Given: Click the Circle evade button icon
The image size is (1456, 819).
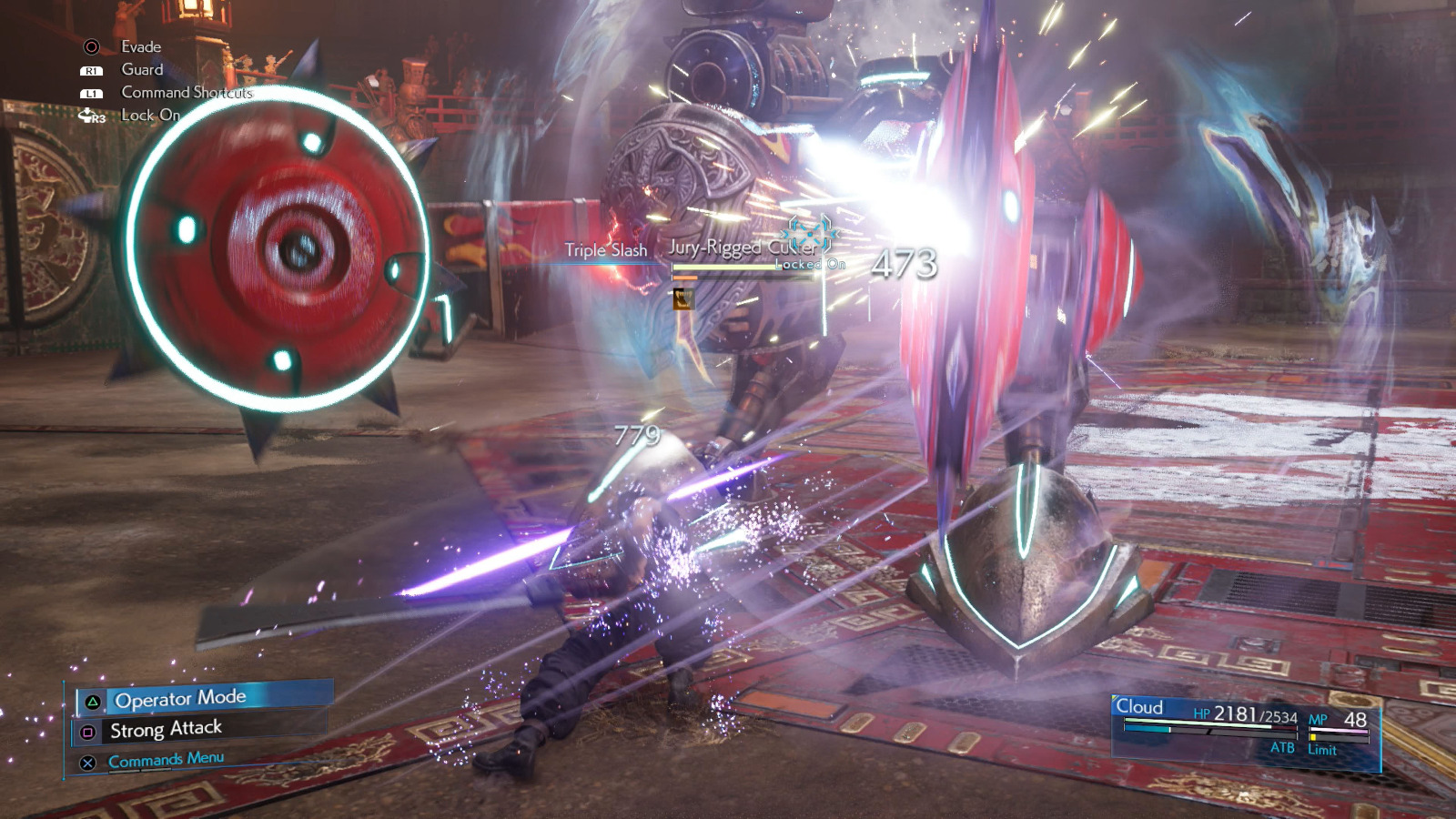Looking at the screenshot, I should click(90, 45).
